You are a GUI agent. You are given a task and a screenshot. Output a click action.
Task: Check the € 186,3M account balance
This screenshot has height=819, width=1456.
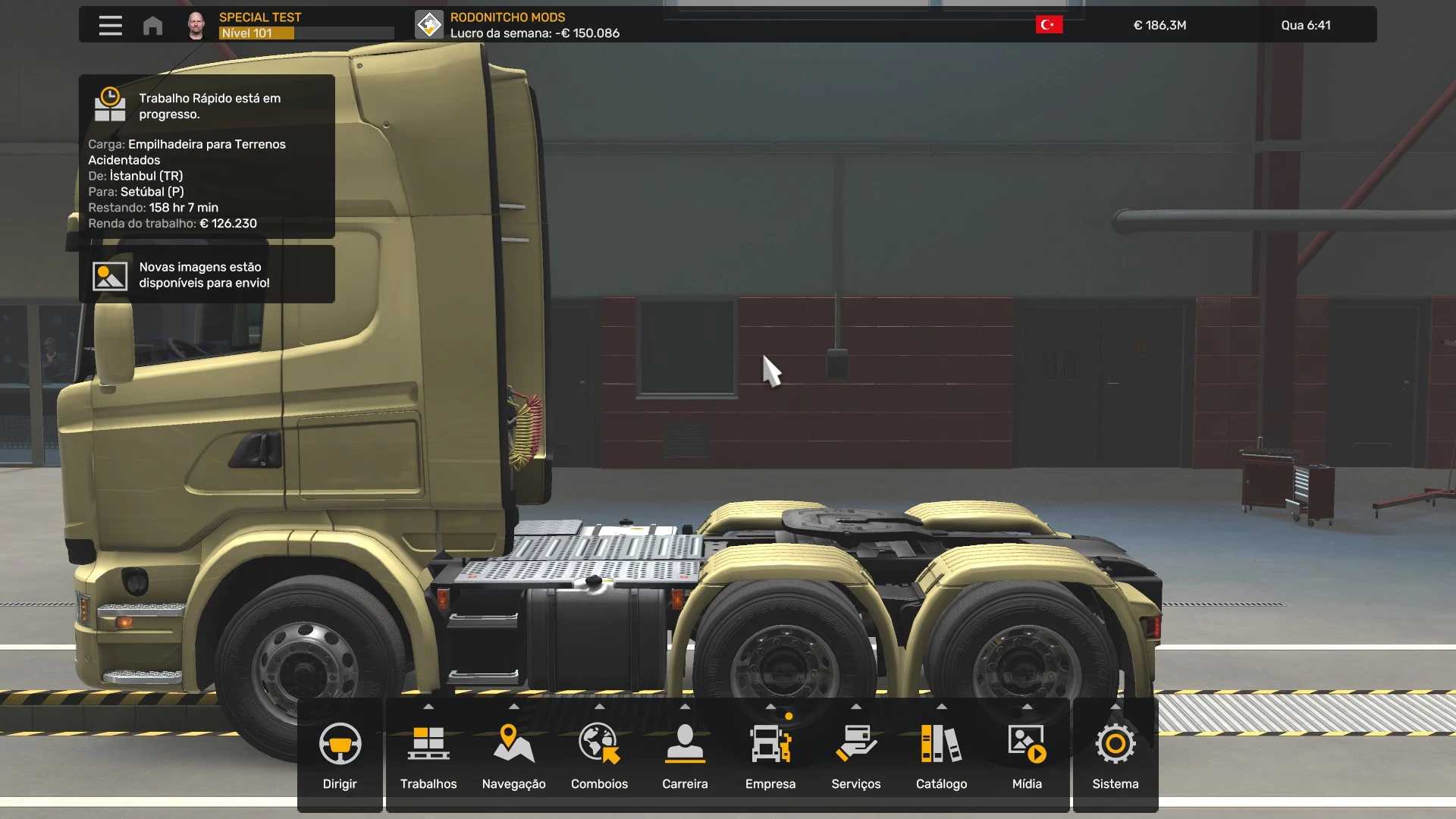point(1159,25)
